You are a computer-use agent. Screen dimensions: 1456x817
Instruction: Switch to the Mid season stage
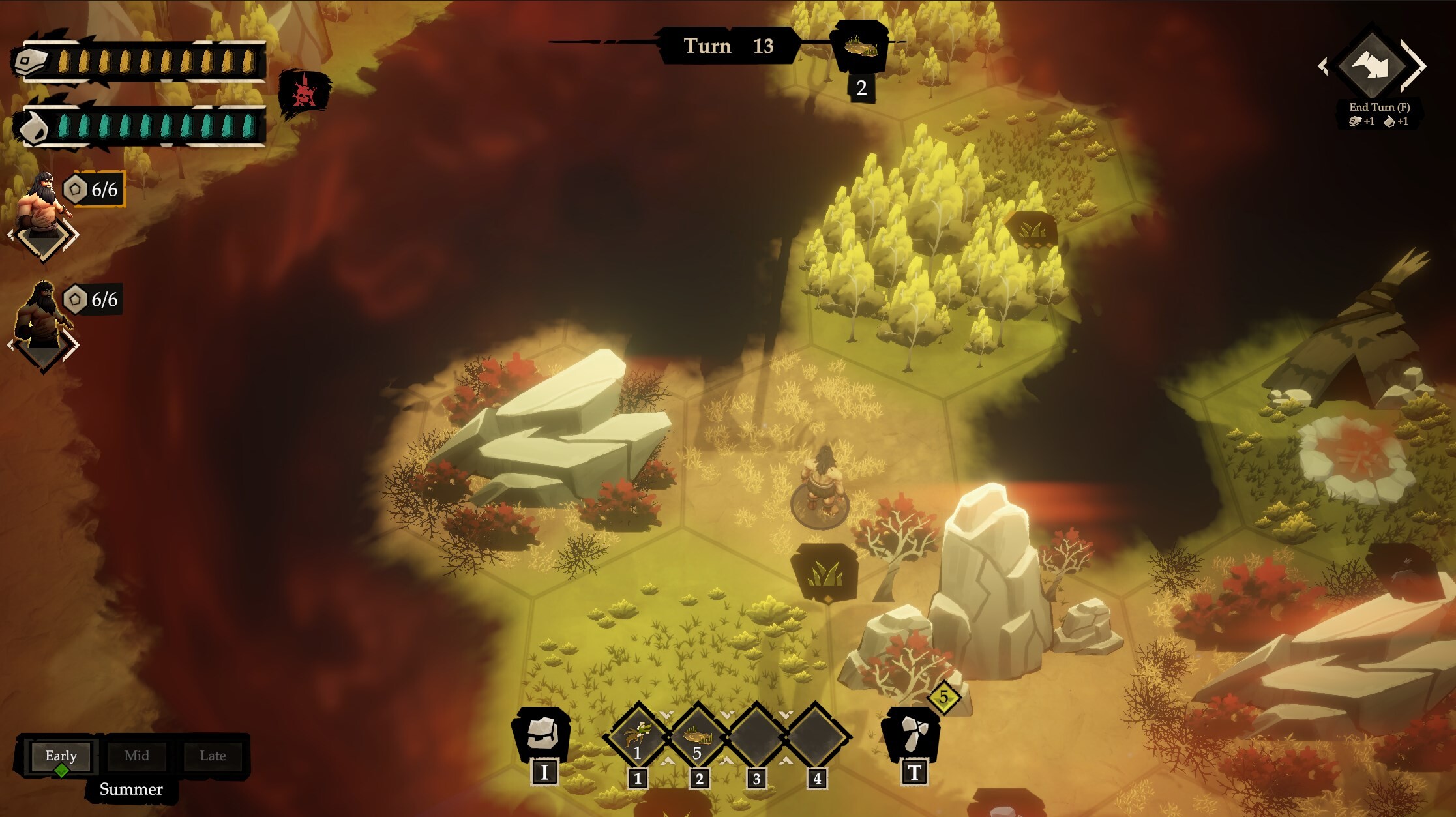click(137, 756)
